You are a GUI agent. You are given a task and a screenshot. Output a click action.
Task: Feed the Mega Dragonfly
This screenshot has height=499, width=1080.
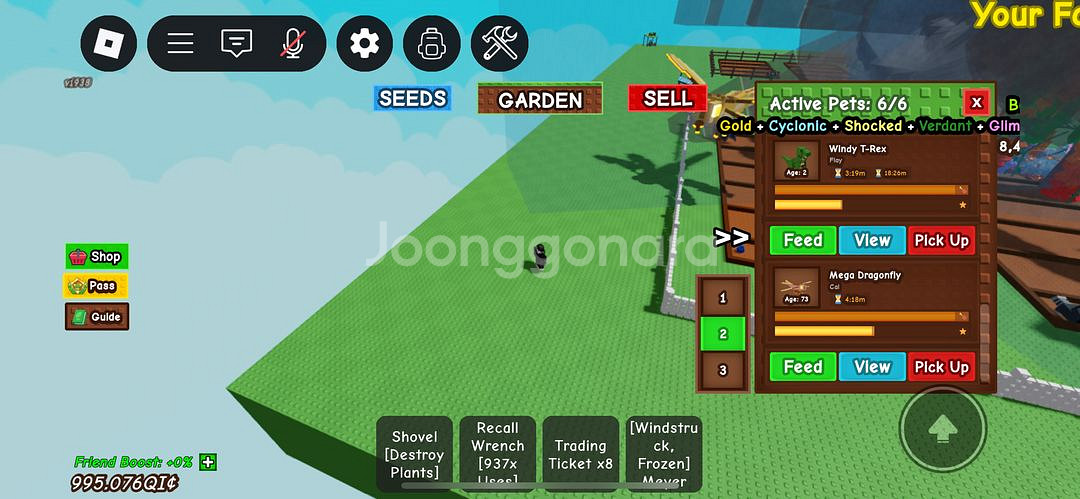(x=802, y=367)
